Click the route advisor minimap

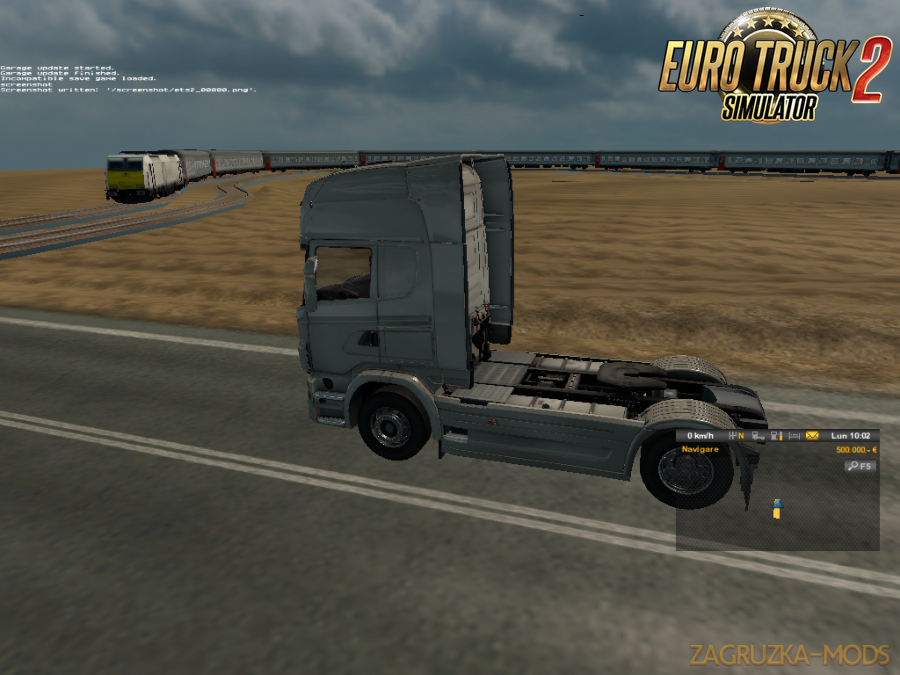[777, 510]
